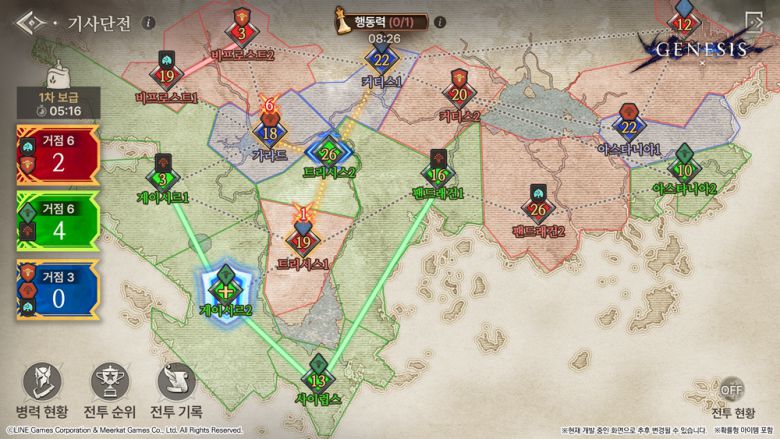The height and width of the screenshot is (439, 780).
Task: Select the 팬드래건1 stronghold node
Action: tap(438, 172)
